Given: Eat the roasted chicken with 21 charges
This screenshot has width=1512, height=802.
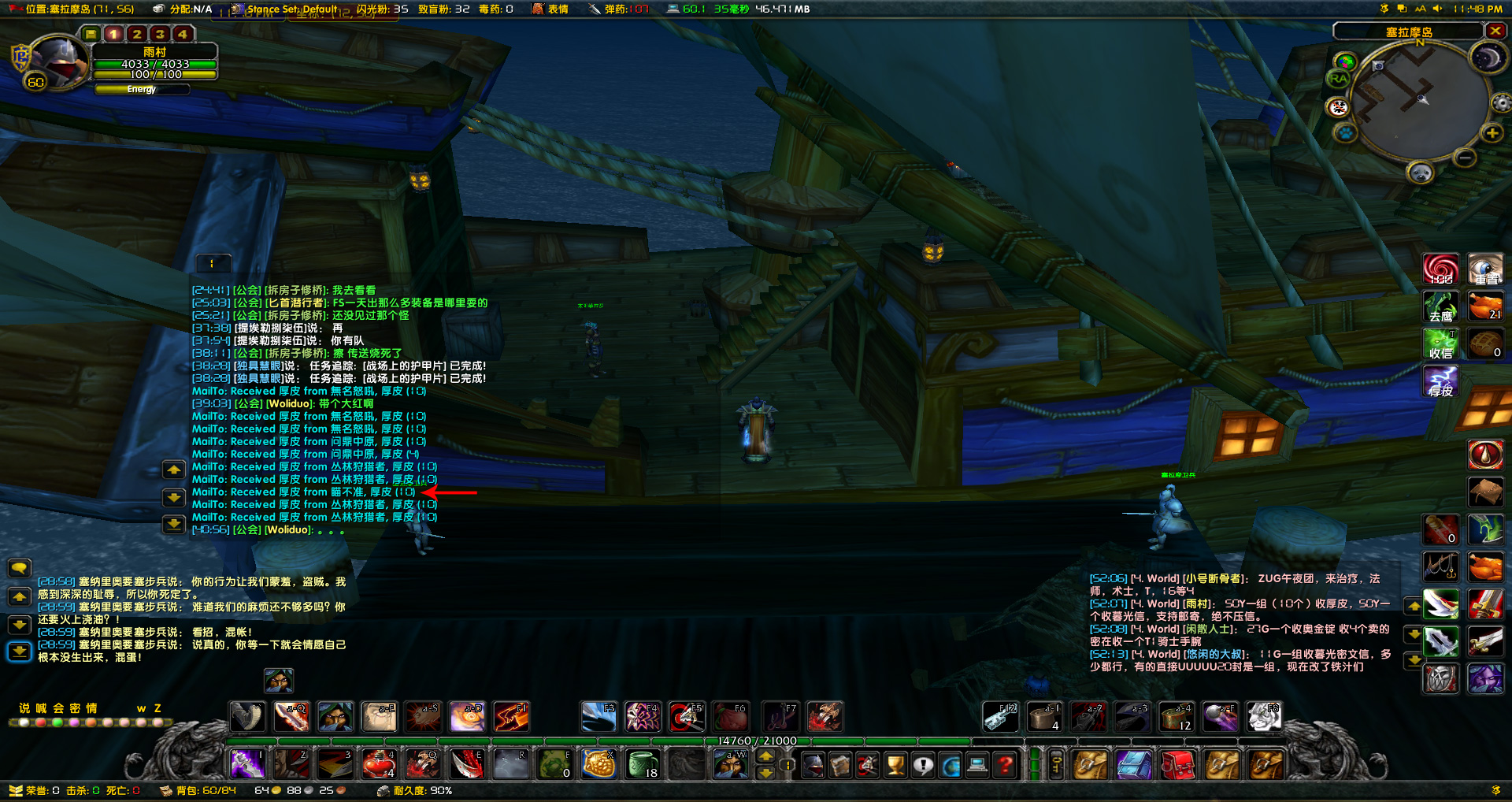Looking at the screenshot, I should 1486,306.
